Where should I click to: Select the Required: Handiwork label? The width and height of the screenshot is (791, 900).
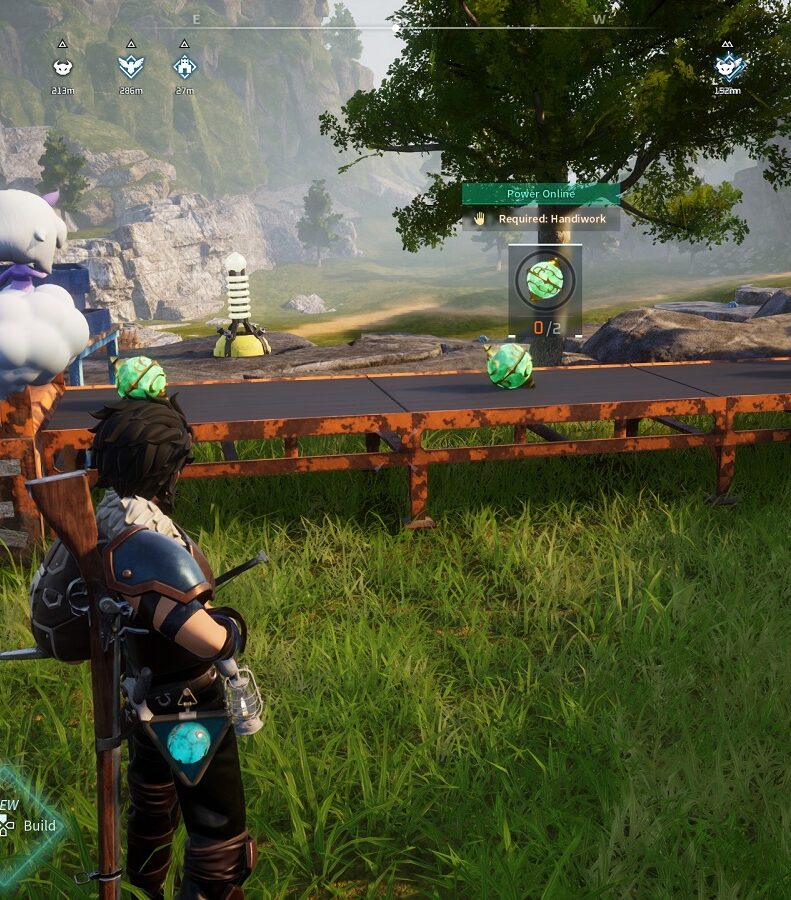point(541,219)
